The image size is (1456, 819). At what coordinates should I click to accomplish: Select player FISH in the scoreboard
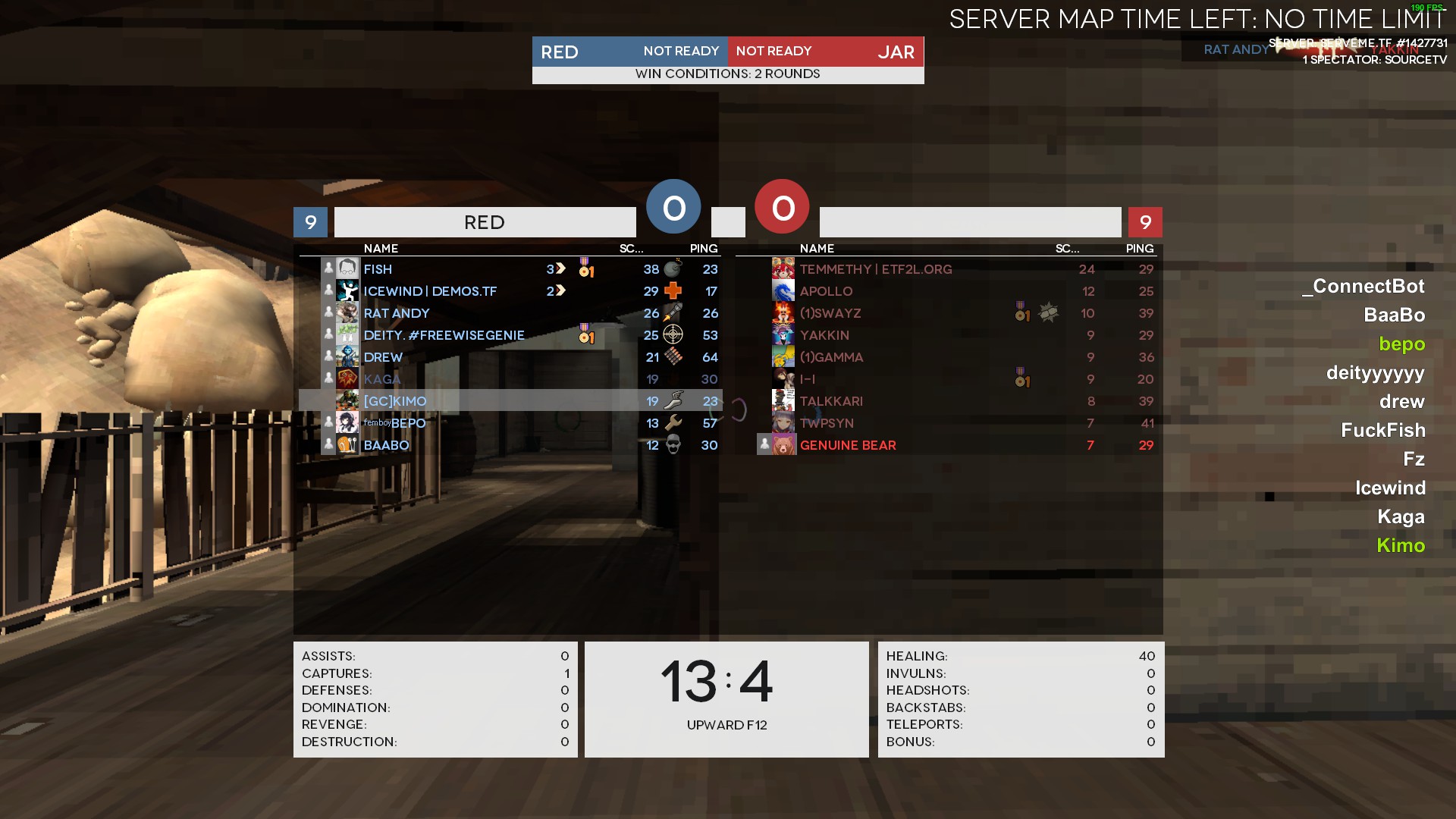(x=378, y=269)
